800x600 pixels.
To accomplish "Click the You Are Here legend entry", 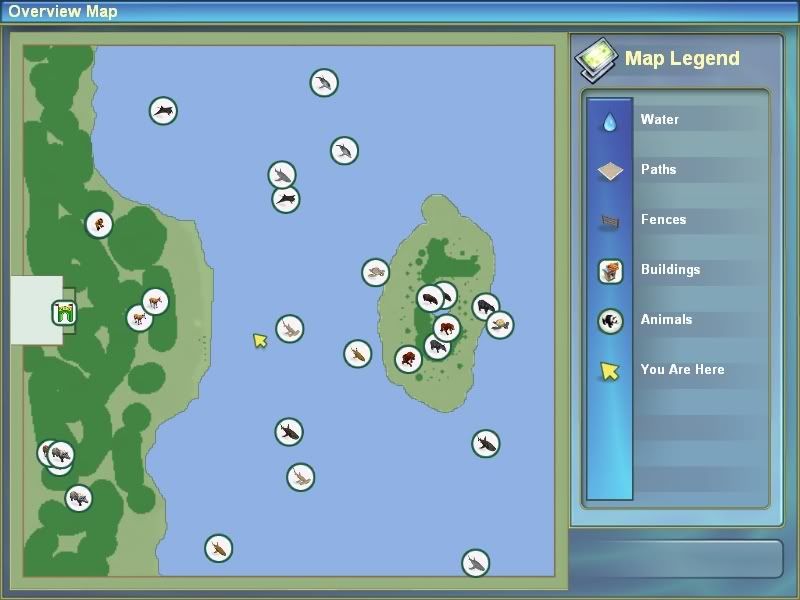I will pyautogui.click(x=682, y=370).
